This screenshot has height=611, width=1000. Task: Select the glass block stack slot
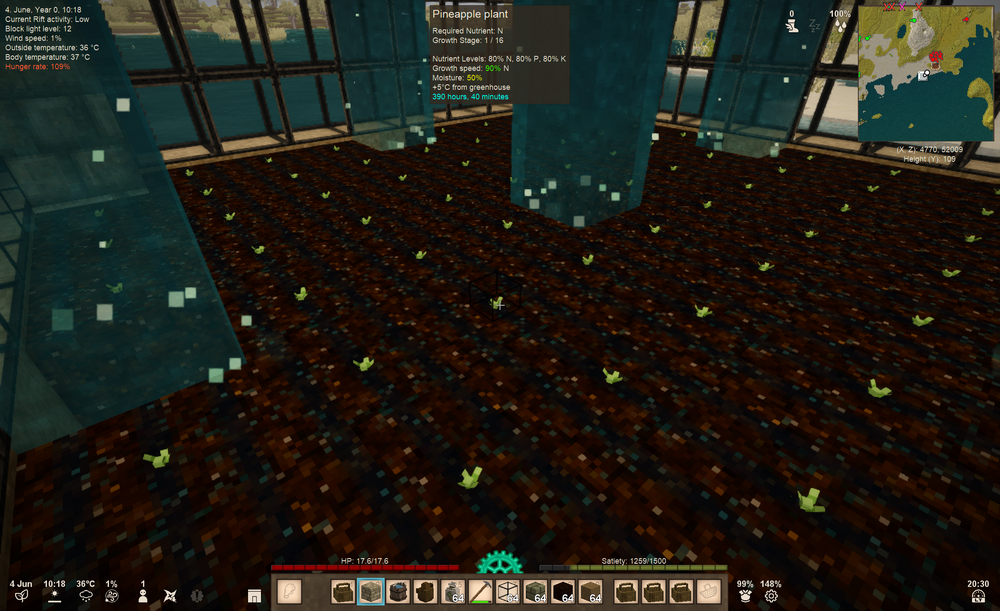[508, 591]
